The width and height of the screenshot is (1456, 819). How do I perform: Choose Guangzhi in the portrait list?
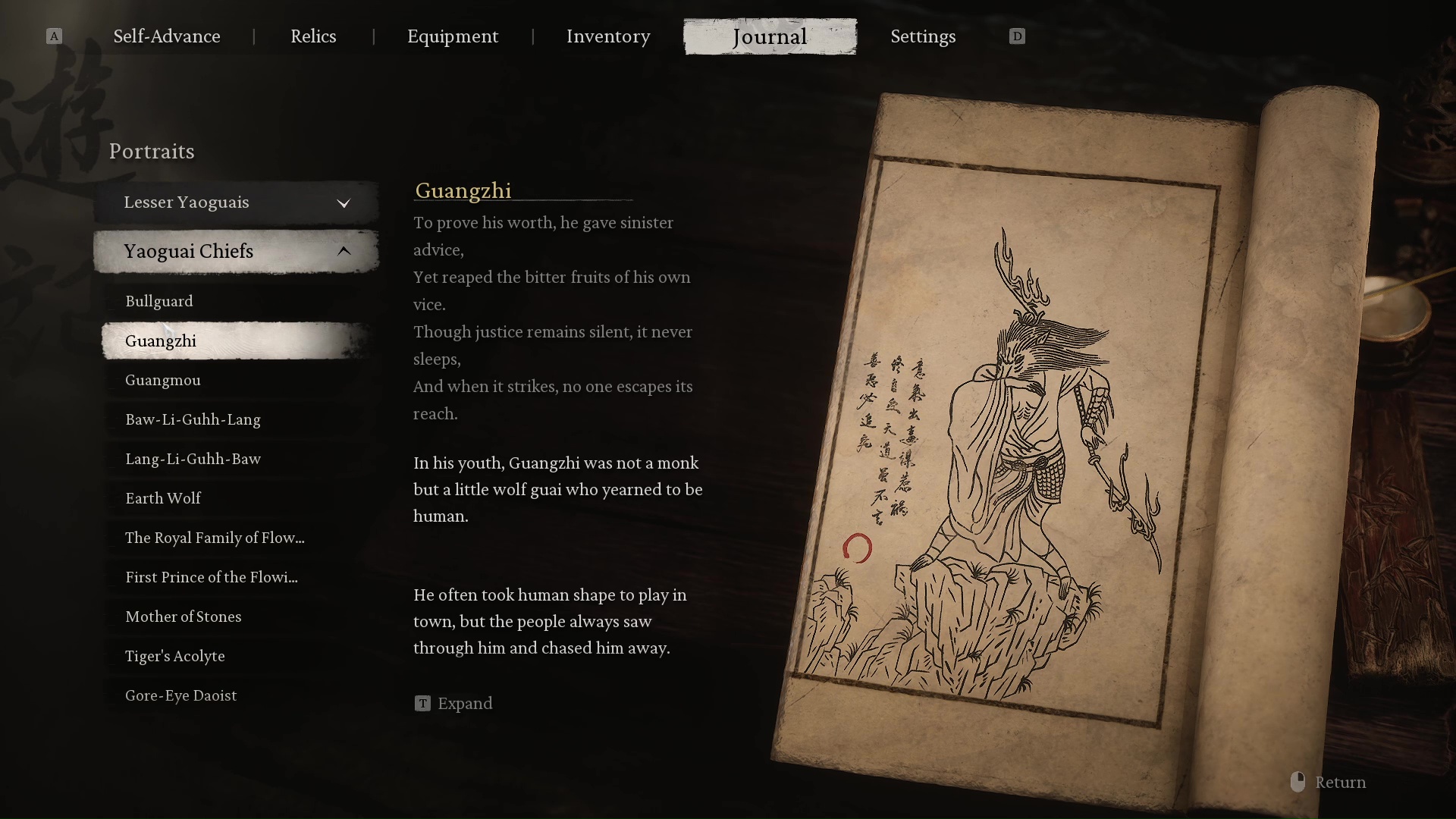161,340
